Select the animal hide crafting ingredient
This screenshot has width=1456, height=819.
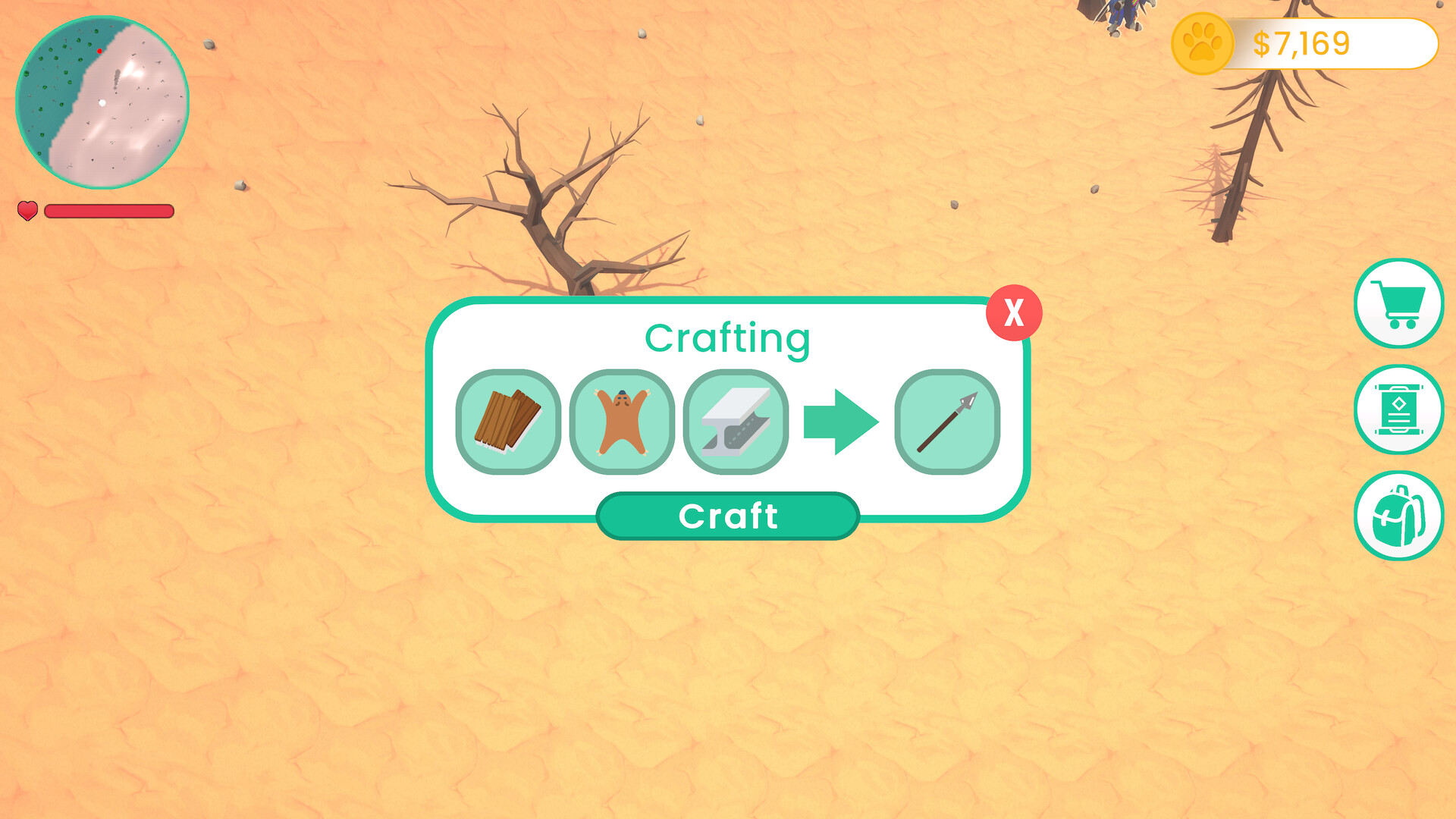[623, 422]
